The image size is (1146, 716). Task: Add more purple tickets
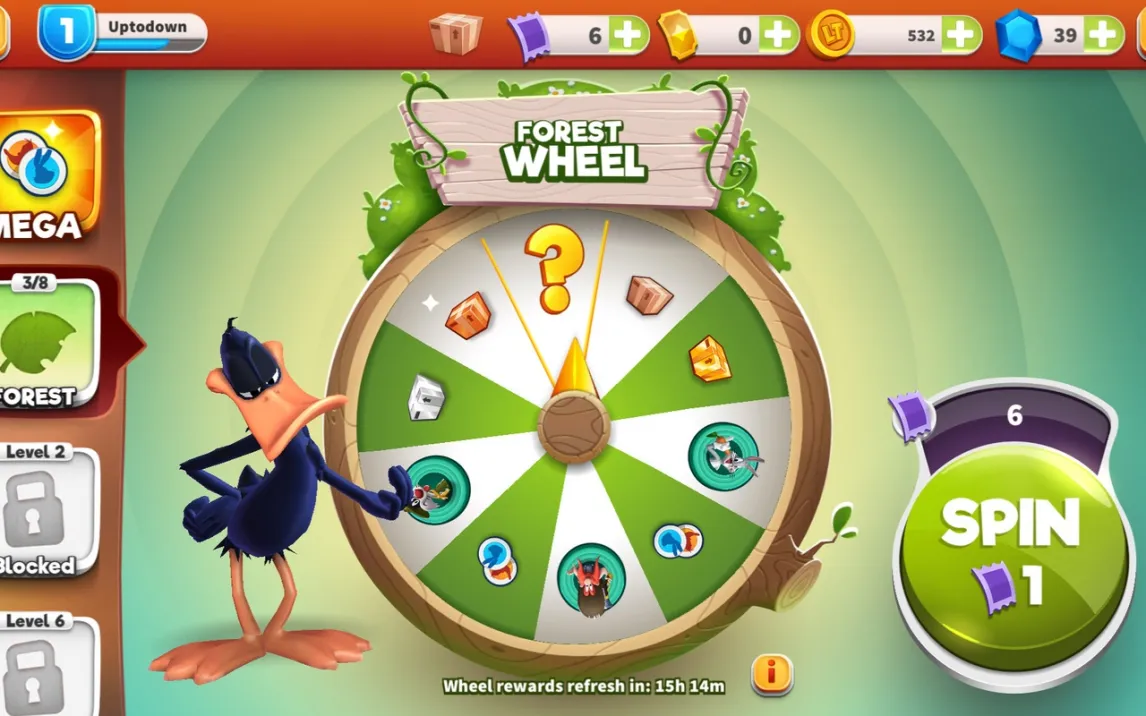click(x=628, y=35)
